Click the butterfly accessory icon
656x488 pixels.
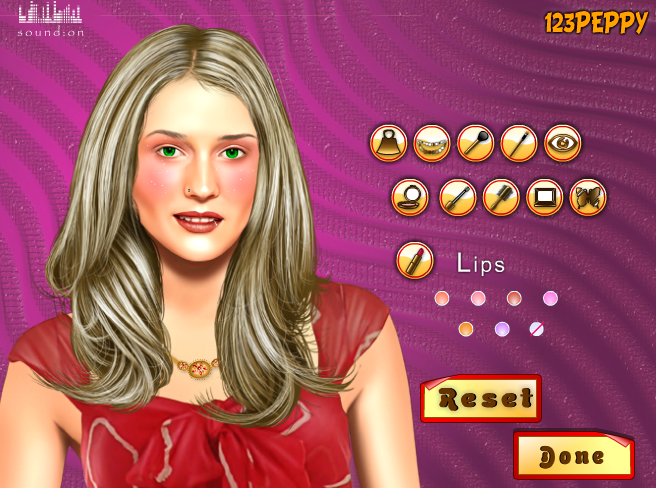tap(588, 197)
